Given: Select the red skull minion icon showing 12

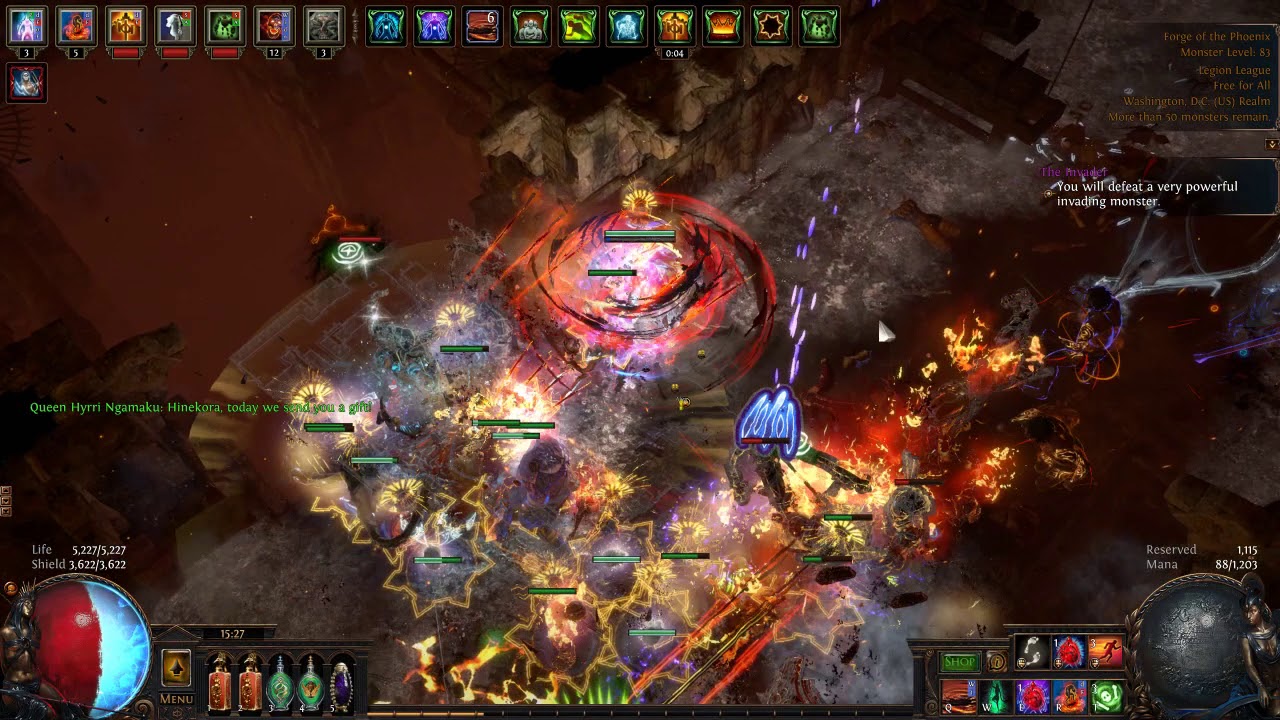Looking at the screenshot, I should [x=274, y=27].
